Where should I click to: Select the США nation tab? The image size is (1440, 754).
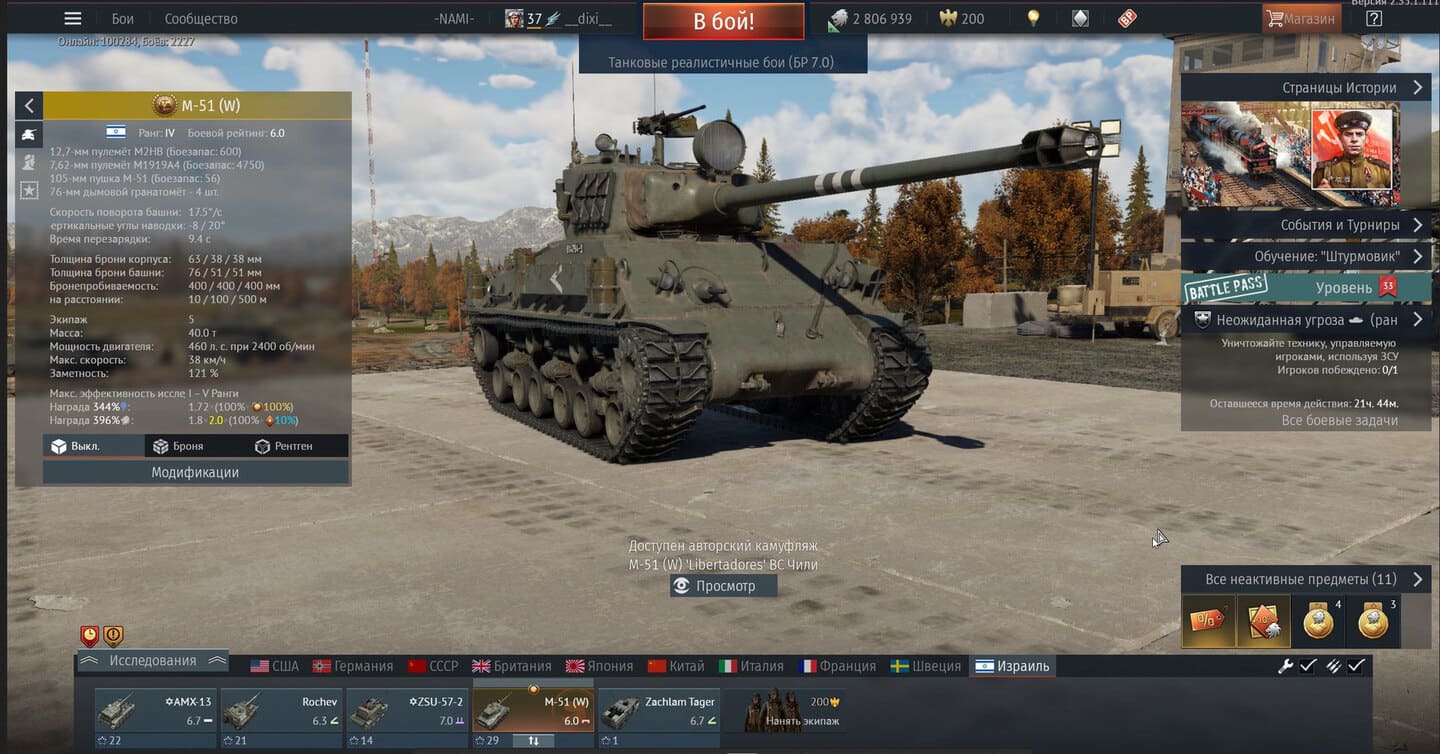coord(275,666)
